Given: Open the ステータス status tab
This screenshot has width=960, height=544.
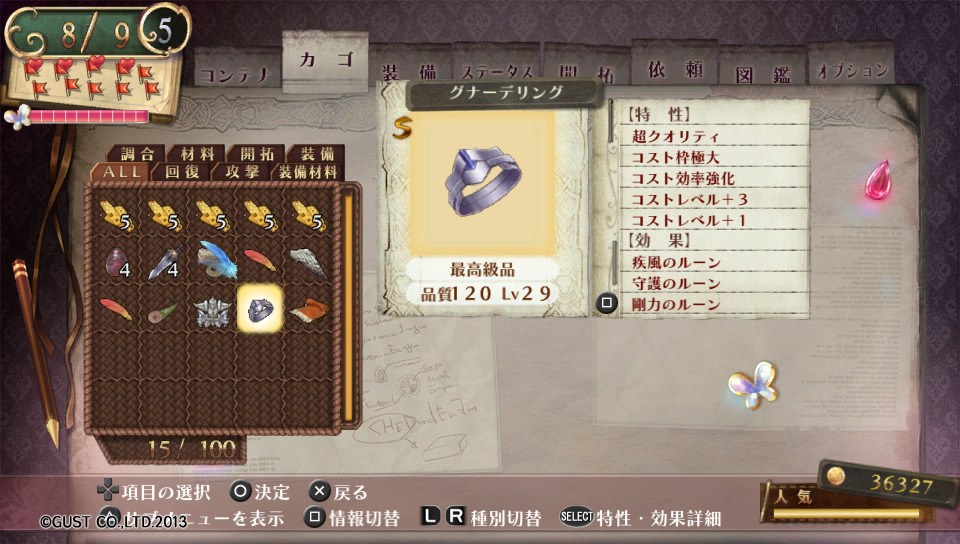Looking at the screenshot, I should point(497,72).
